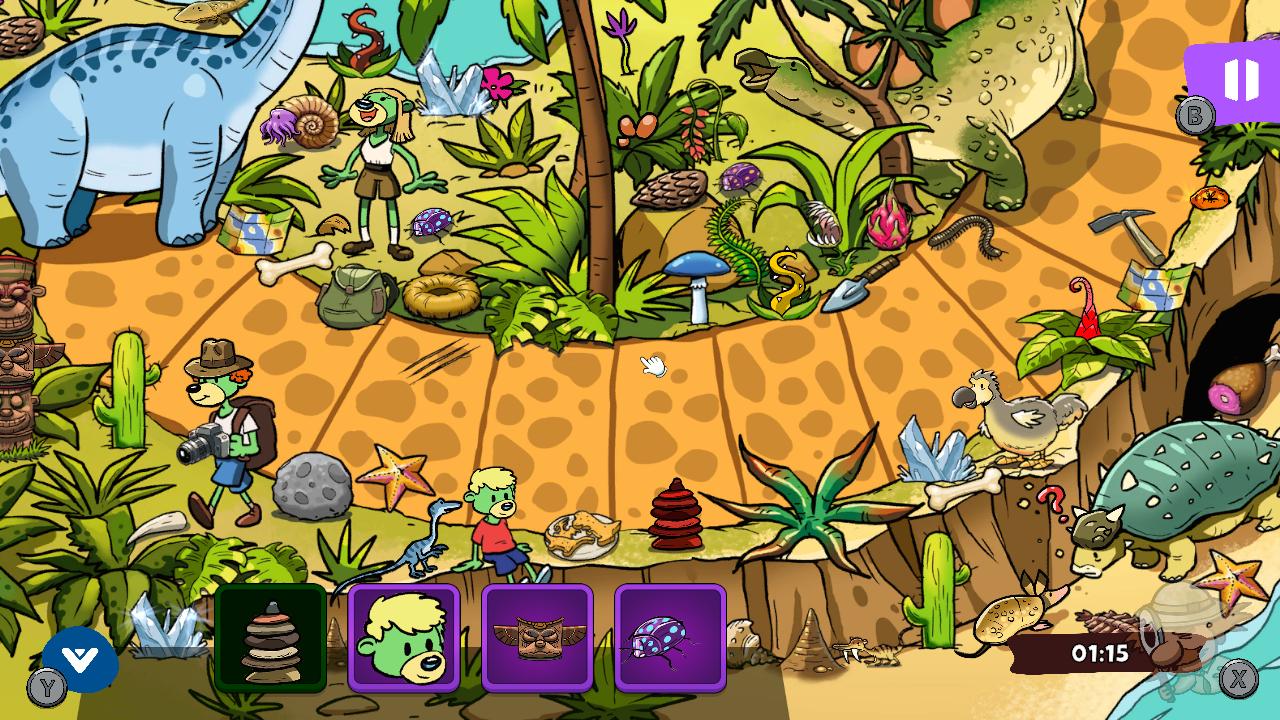1280x720 pixels.
Task: Select the tiki mask objective card
Action: pos(538,639)
